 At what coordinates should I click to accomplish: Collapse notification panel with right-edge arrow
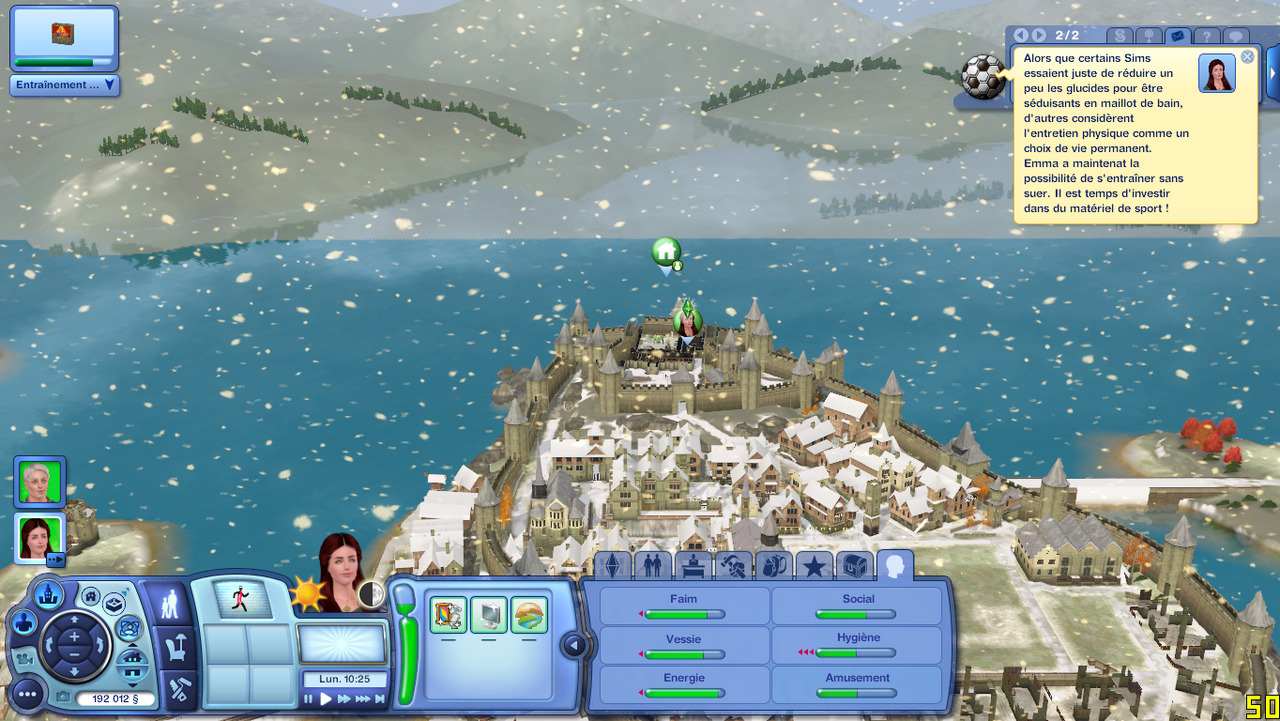(1273, 77)
